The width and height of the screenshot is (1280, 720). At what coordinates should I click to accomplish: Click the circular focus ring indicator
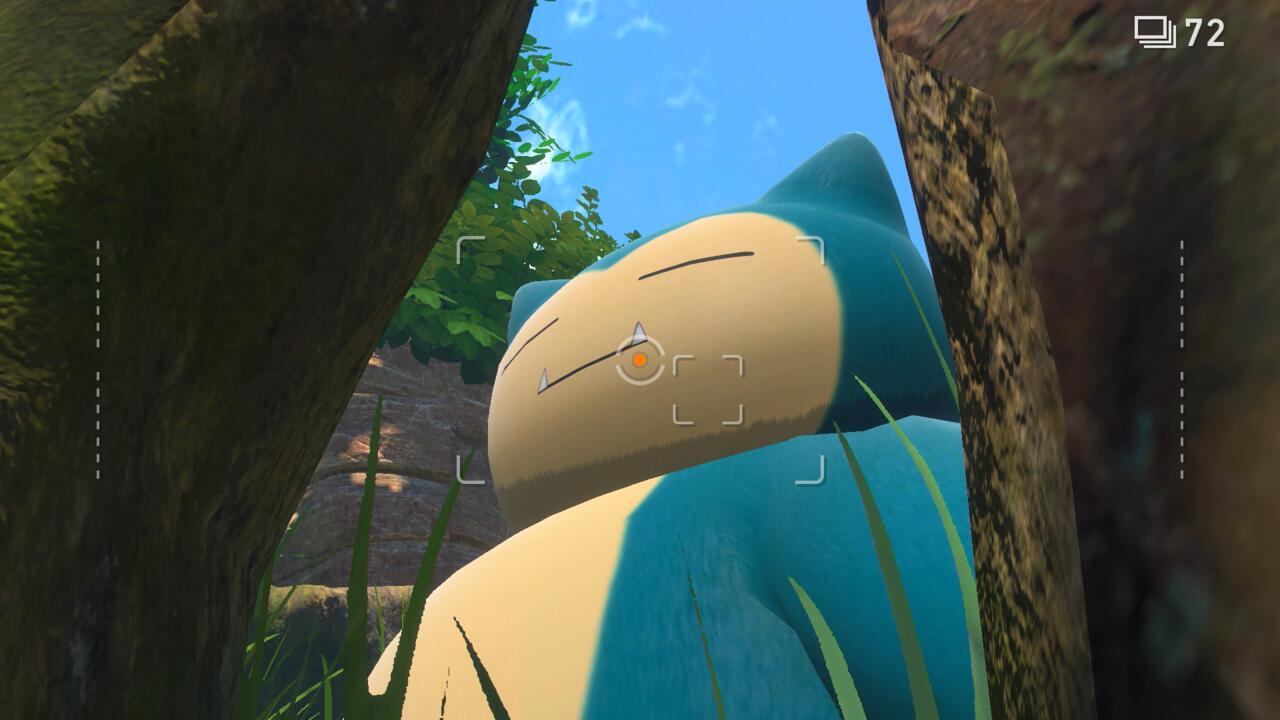[x=638, y=362]
